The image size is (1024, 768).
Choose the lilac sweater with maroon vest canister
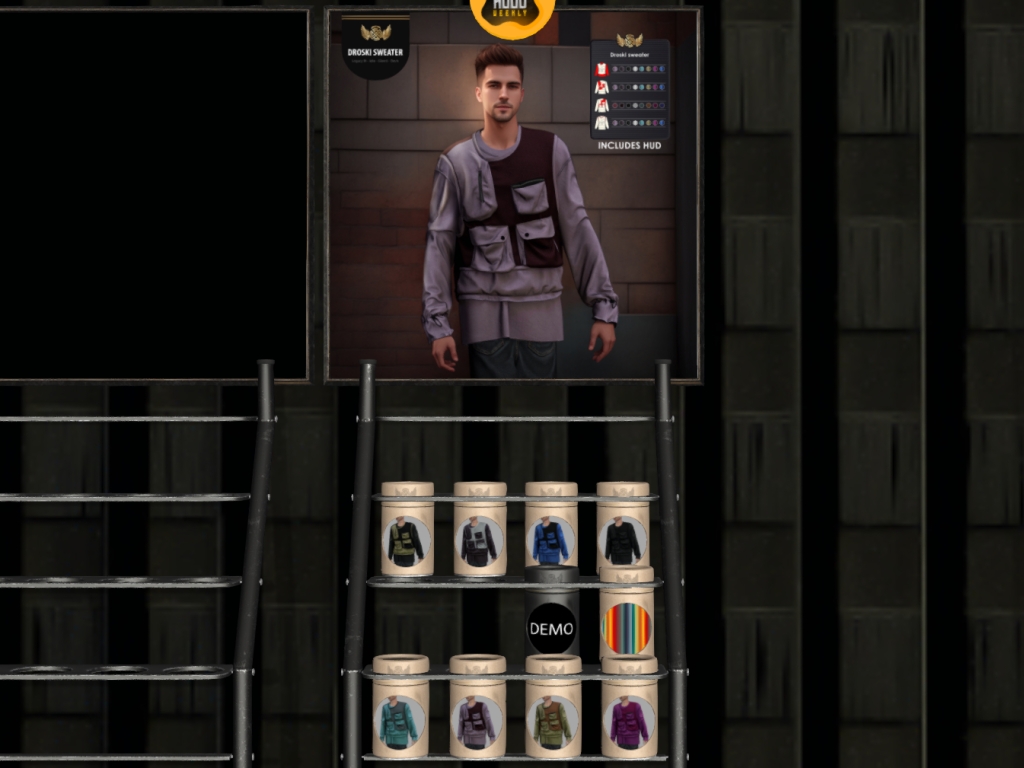[477, 716]
